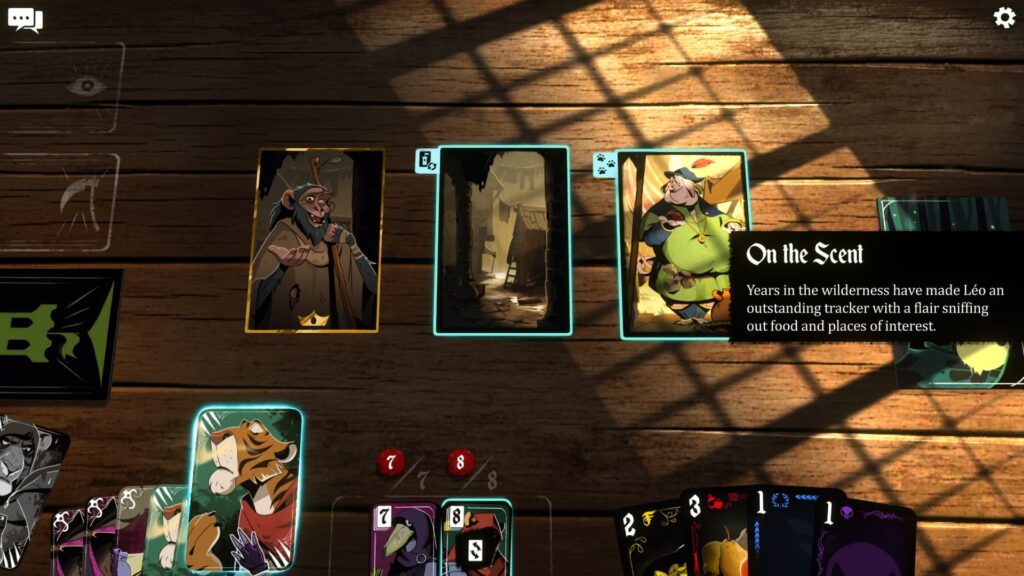This screenshot has height=576, width=1024.
Task: Choose the alley doorway location card
Action: 503,240
